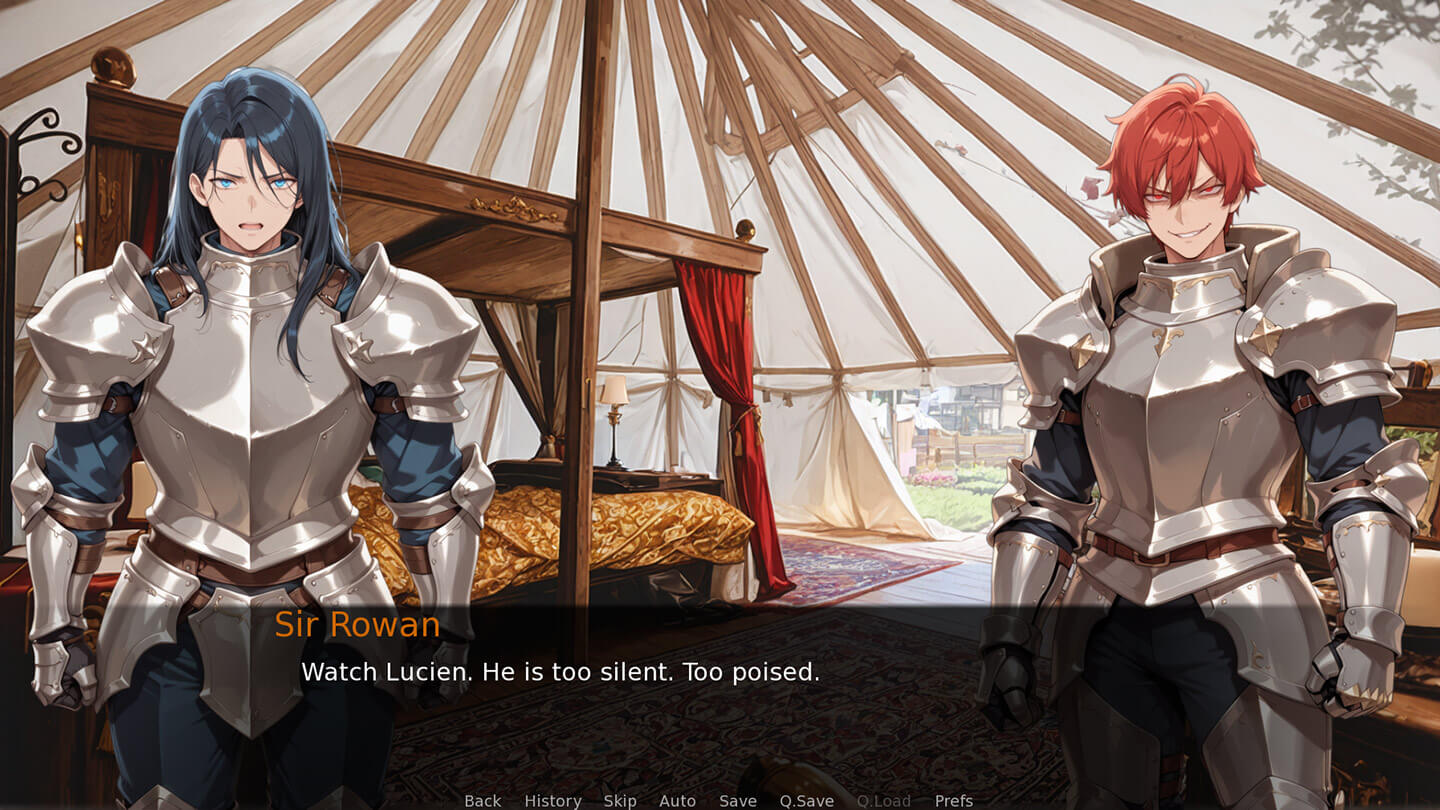
Task: Open the Prefs preferences screen
Action: 953,801
